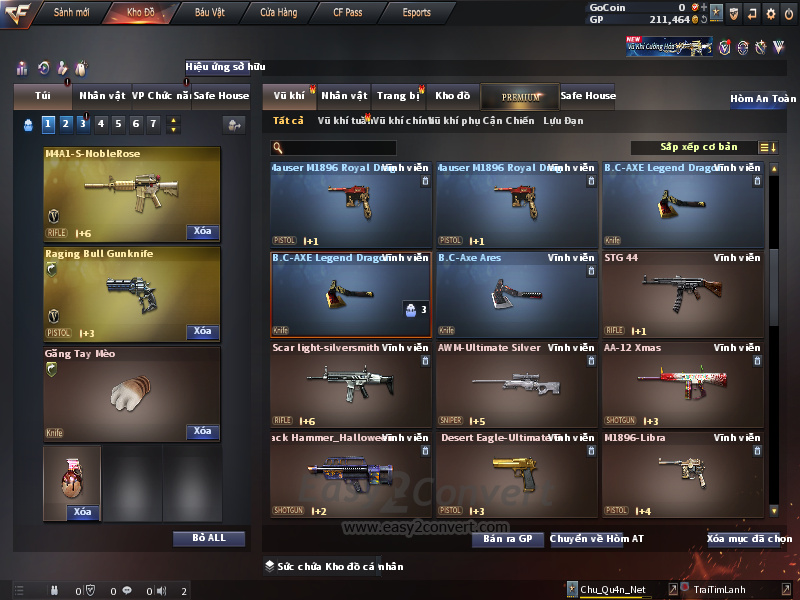800x600 pixels.
Task: Remove M4A1-S-NobleRose with its Xóa button
Action: pyautogui.click(x=203, y=232)
